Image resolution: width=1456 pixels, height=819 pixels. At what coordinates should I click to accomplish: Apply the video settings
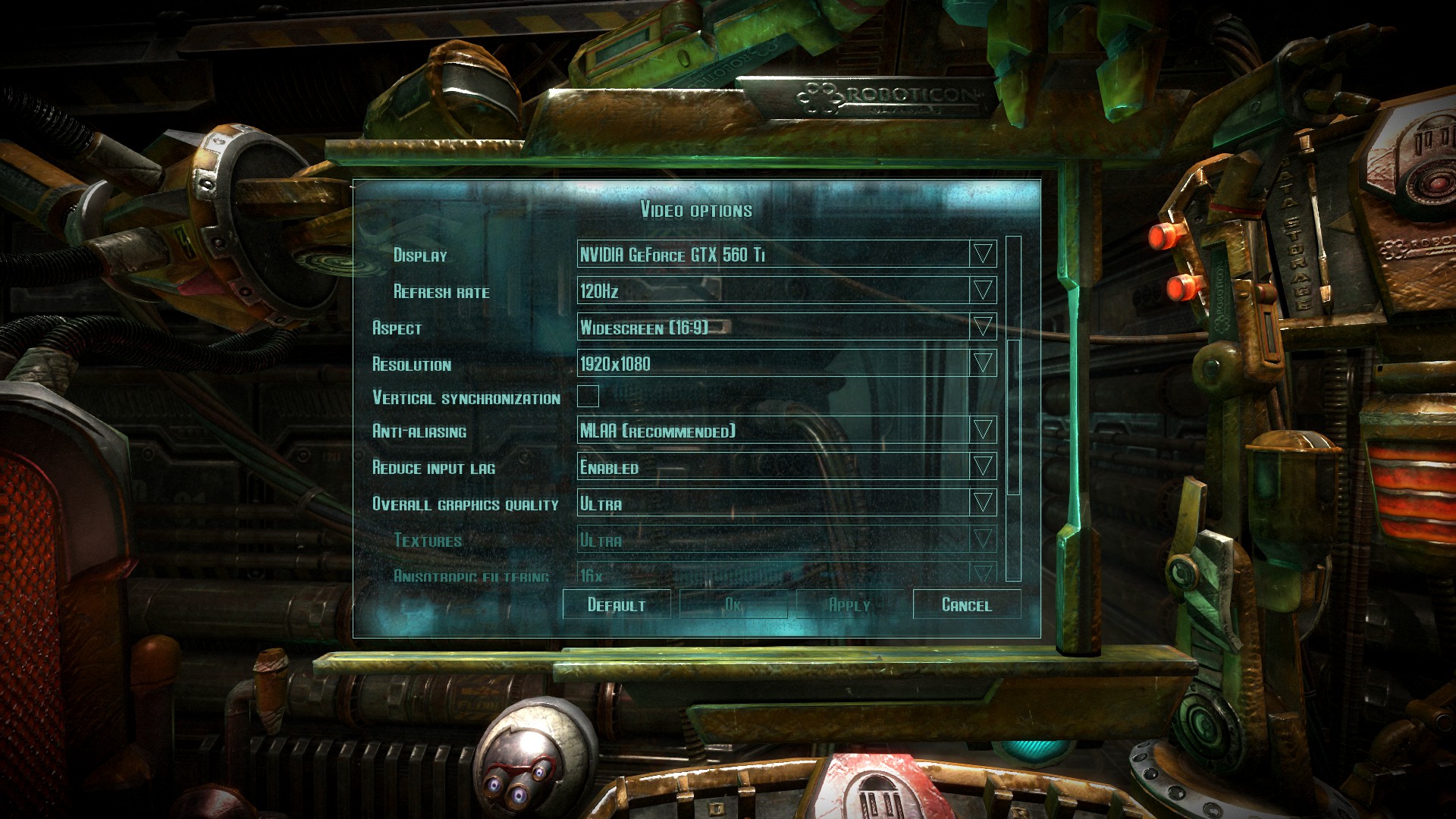(x=850, y=604)
